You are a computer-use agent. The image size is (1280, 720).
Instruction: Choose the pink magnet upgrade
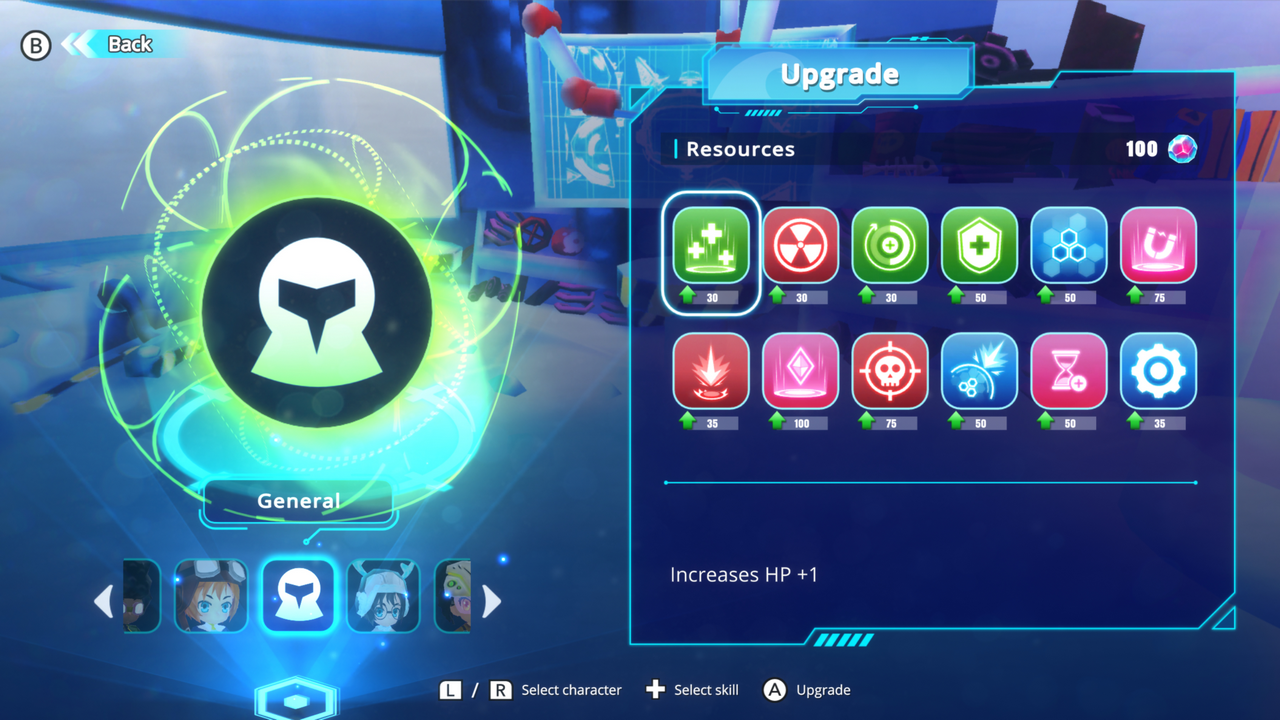[1158, 246]
